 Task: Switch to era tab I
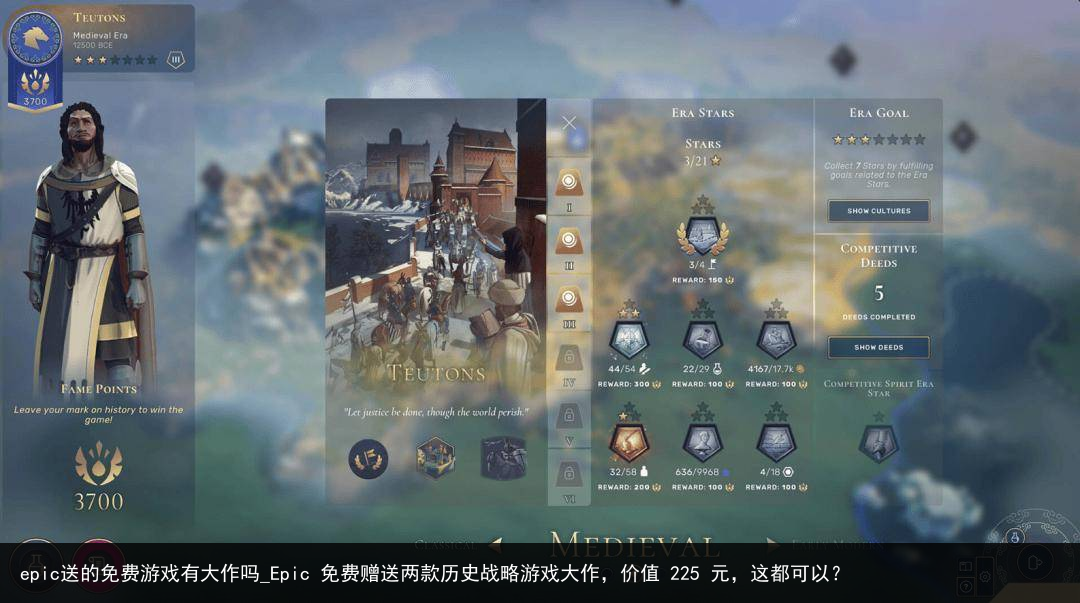(569, 183)
